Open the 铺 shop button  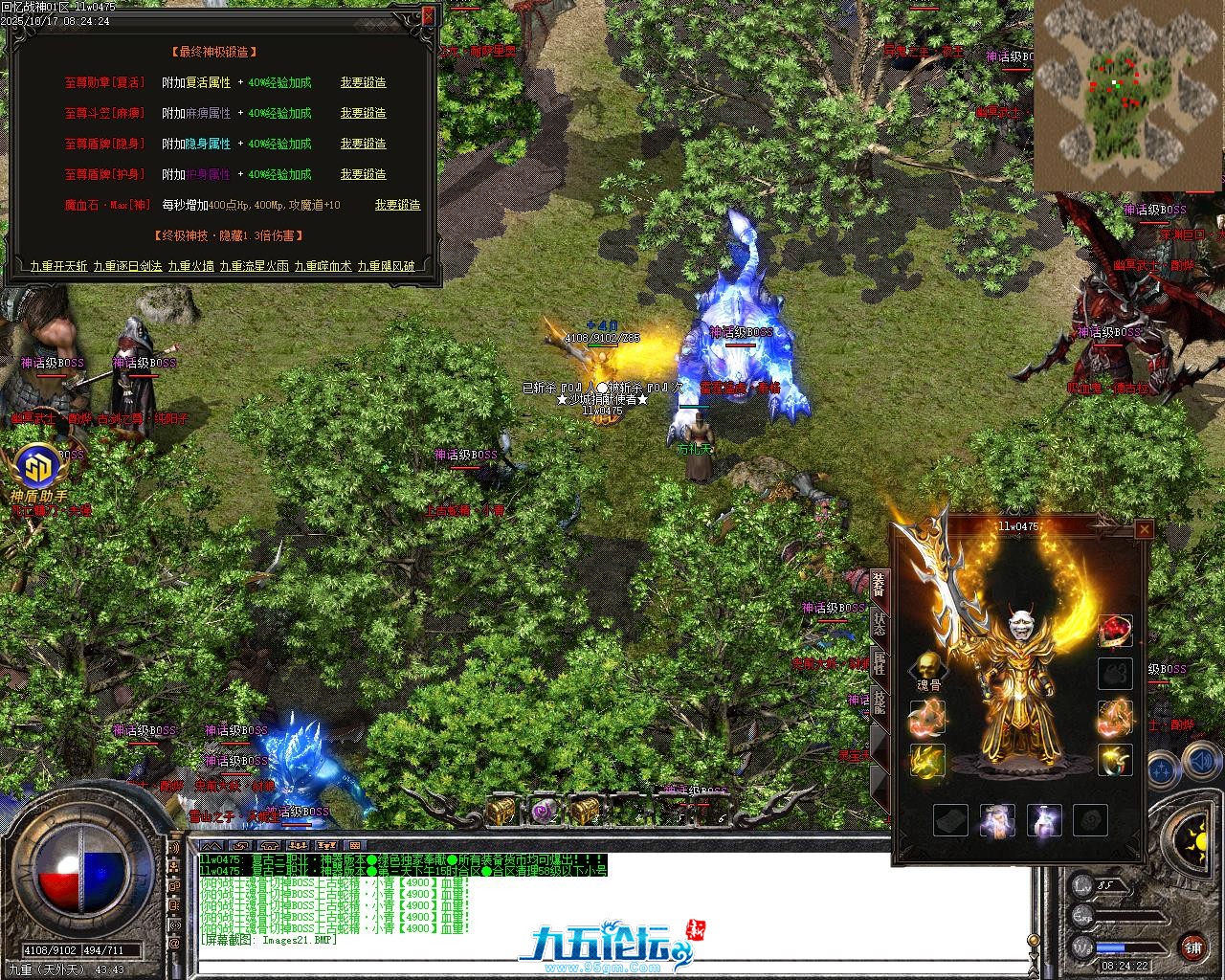1192,948
